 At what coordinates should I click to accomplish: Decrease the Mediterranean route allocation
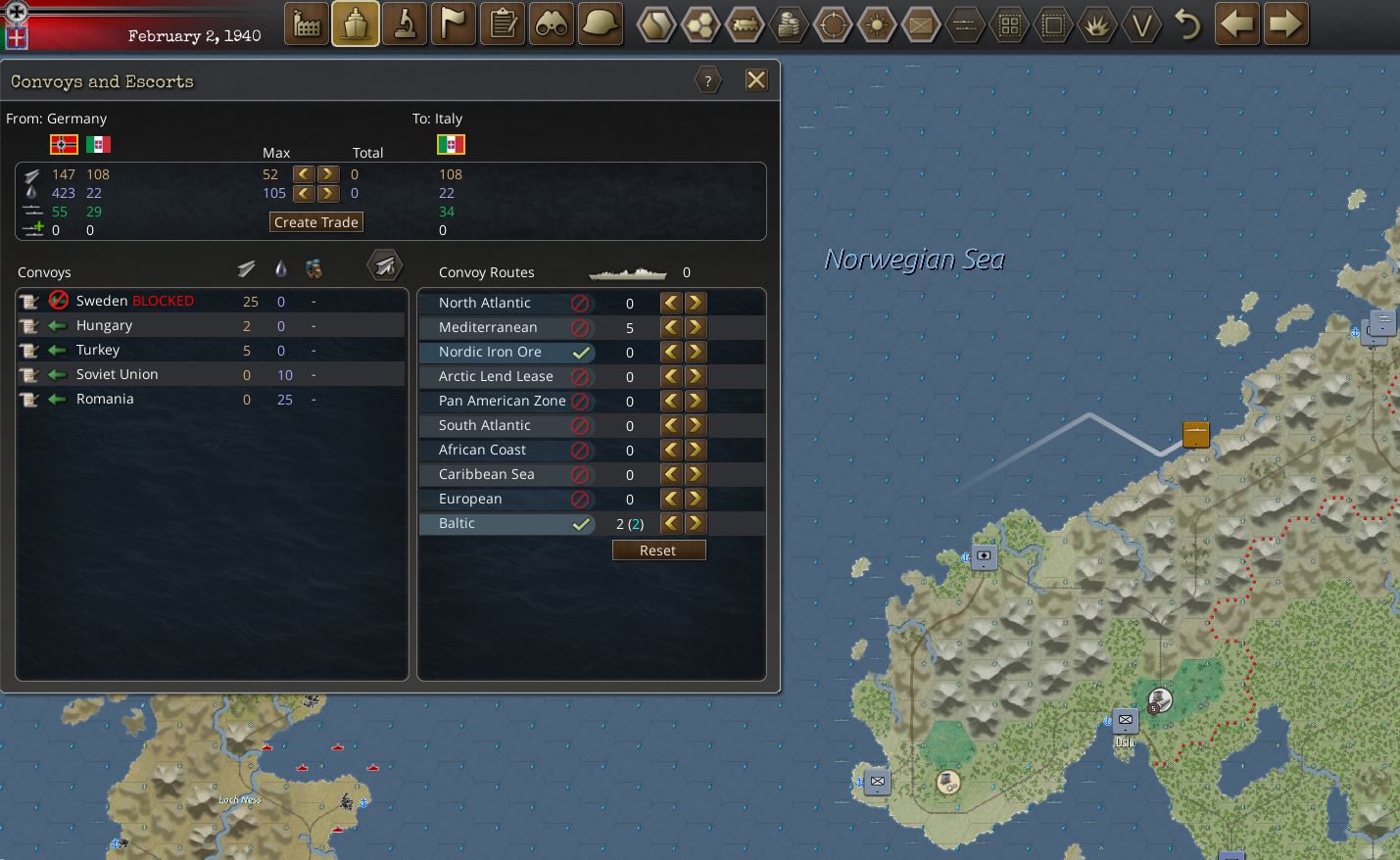670,327
